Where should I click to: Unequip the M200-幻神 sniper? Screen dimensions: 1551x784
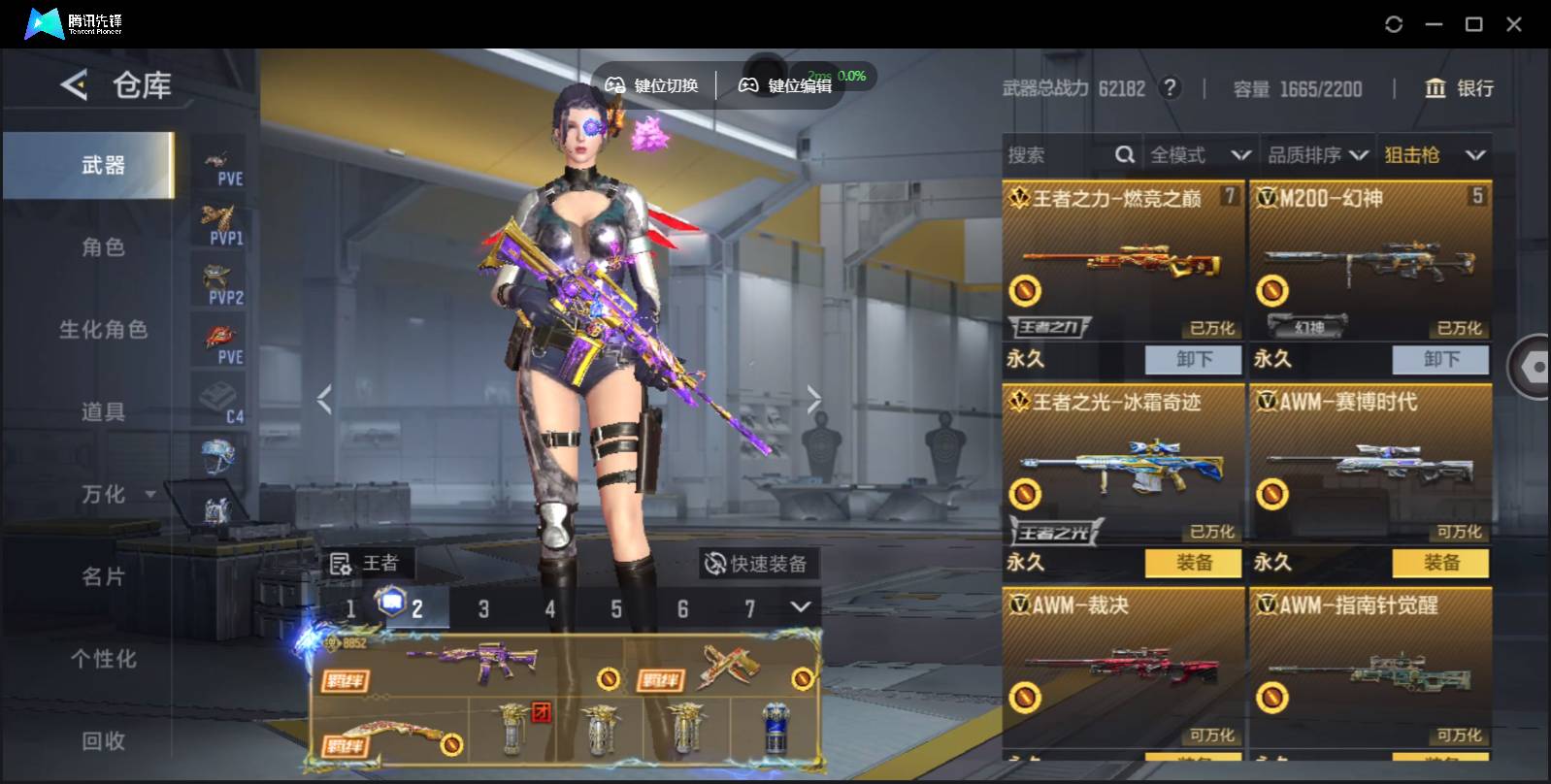1440,359
